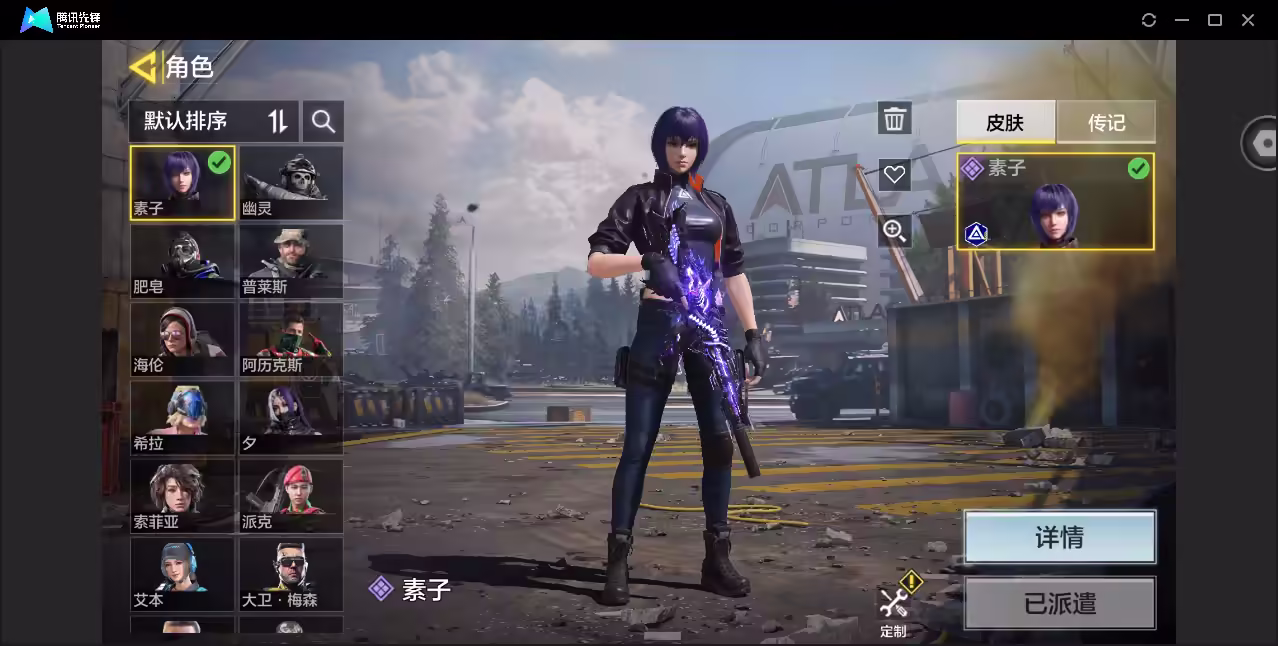Maximize the emulator window

(1215, 20)
